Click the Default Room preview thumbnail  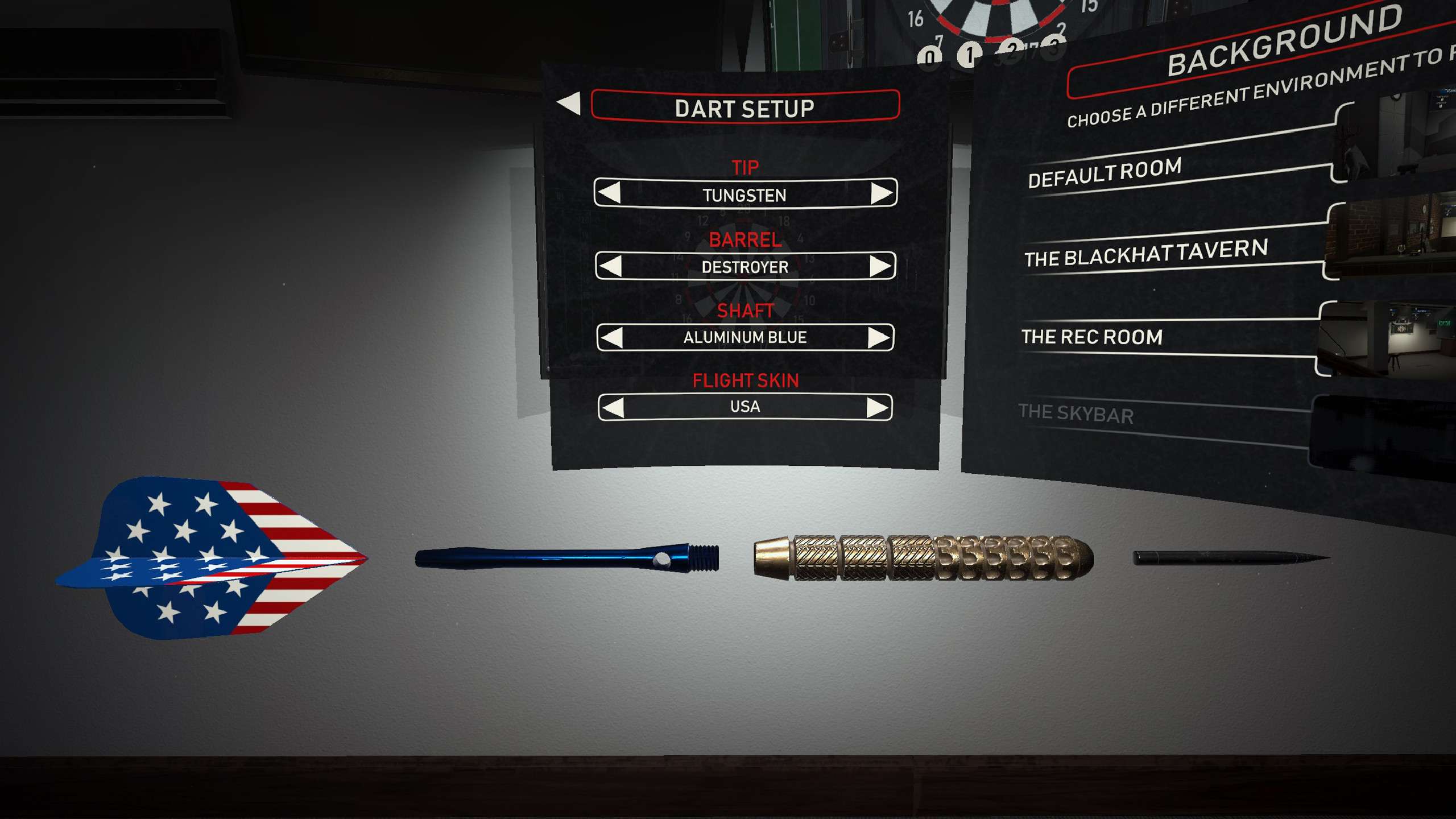point(1410,136)
